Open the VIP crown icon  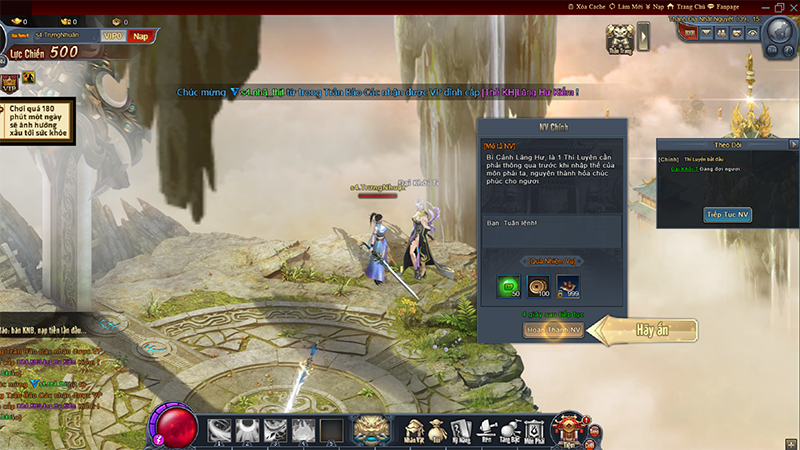pyautogui.click(x=10, y=82)
